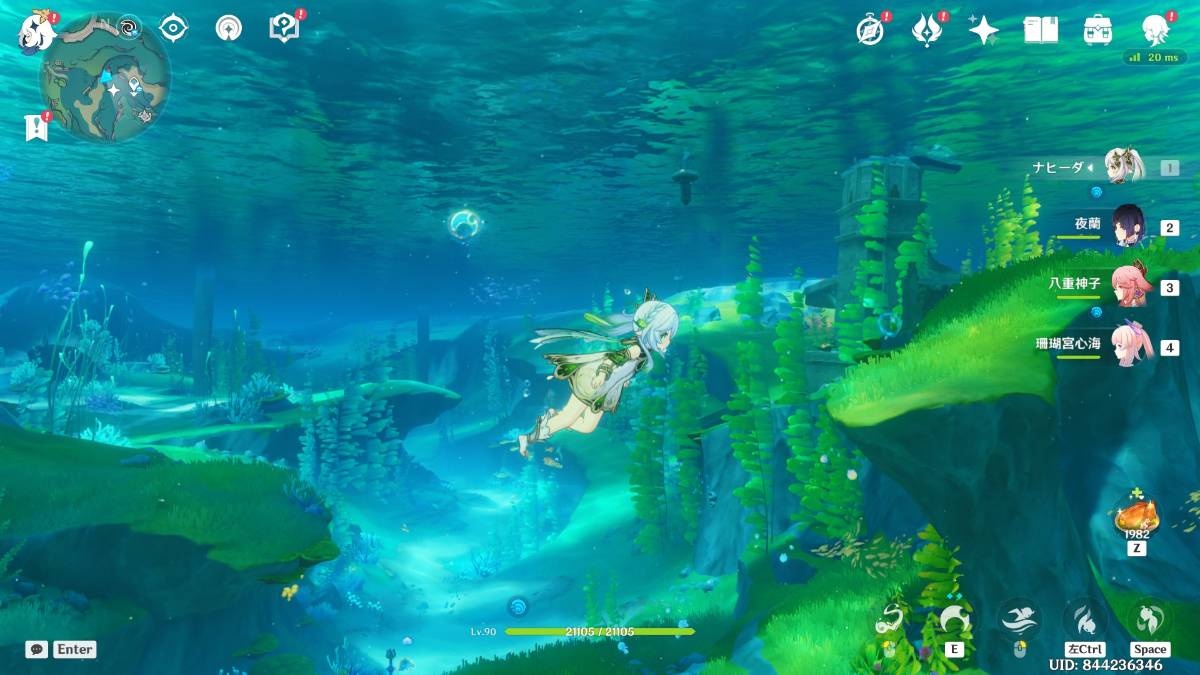This screenshot has height=675, width=1200.
Task: Open the Wish star icon
Action: (x=983, y=30)
